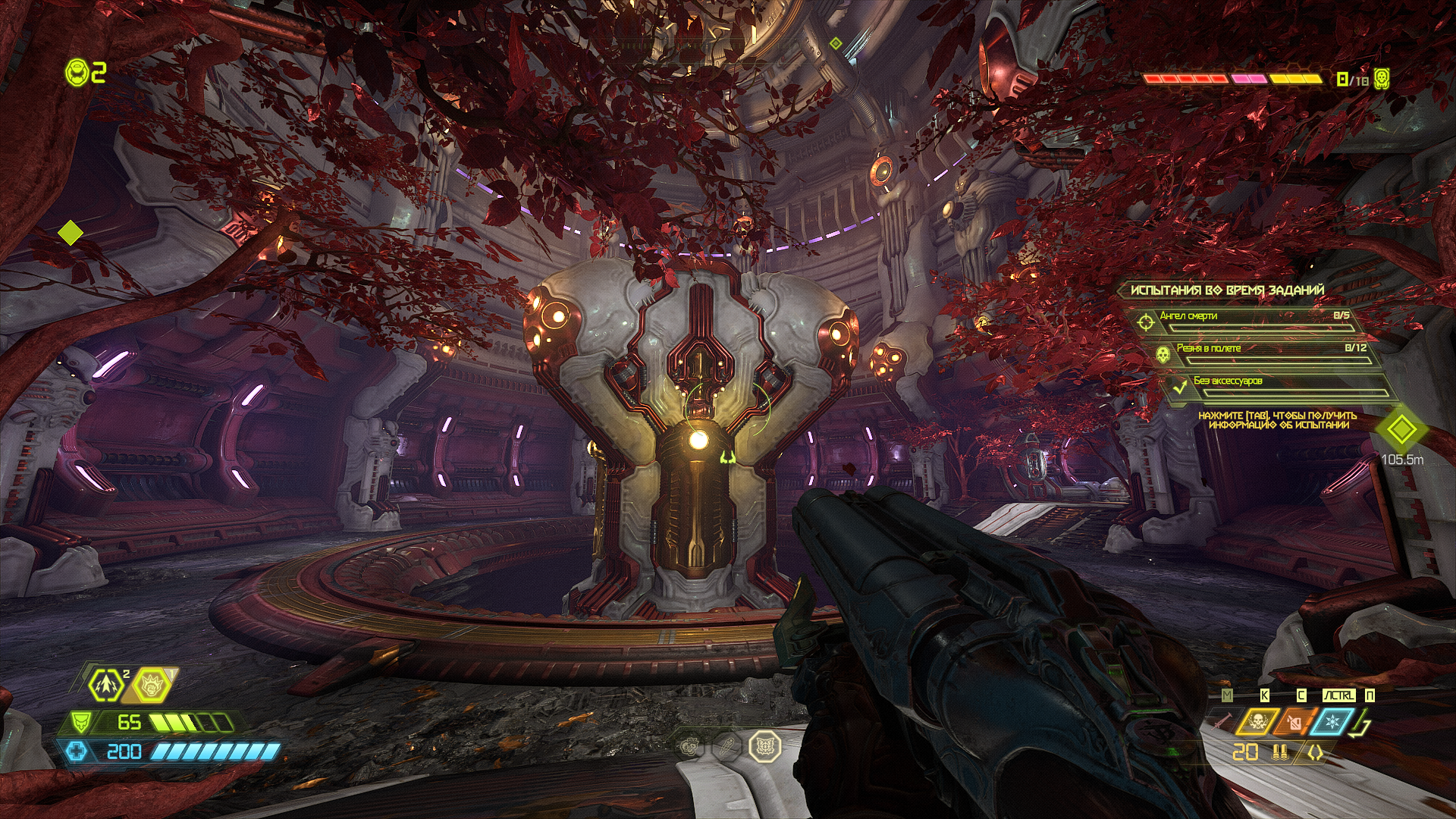Screen dimensions: 1456x819
Task: Click the weapon mod brackets icon
Action: coord(1315,753)
